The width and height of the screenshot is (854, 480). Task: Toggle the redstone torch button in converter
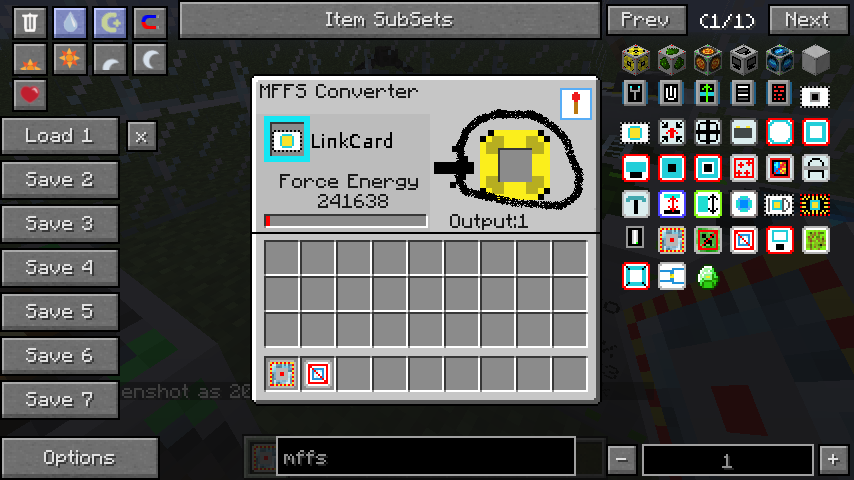coord(575,104)
